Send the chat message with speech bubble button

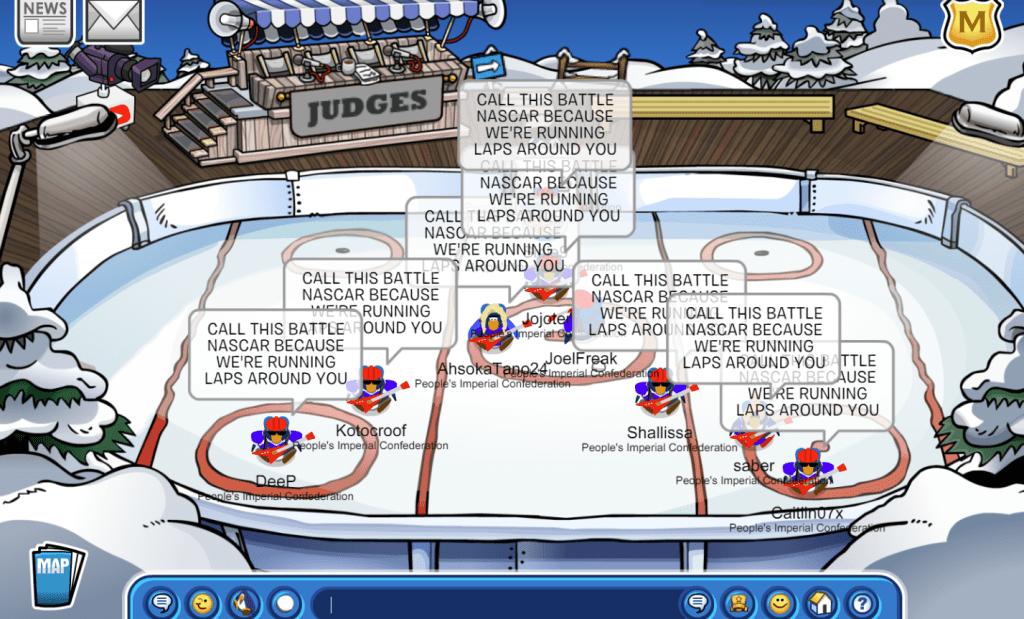click(698, 603)
